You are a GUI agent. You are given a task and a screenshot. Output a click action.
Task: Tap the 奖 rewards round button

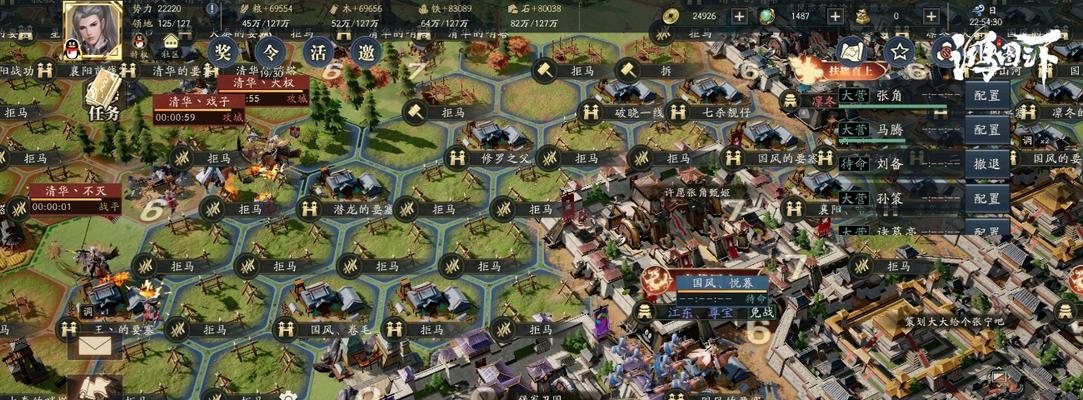225,51
